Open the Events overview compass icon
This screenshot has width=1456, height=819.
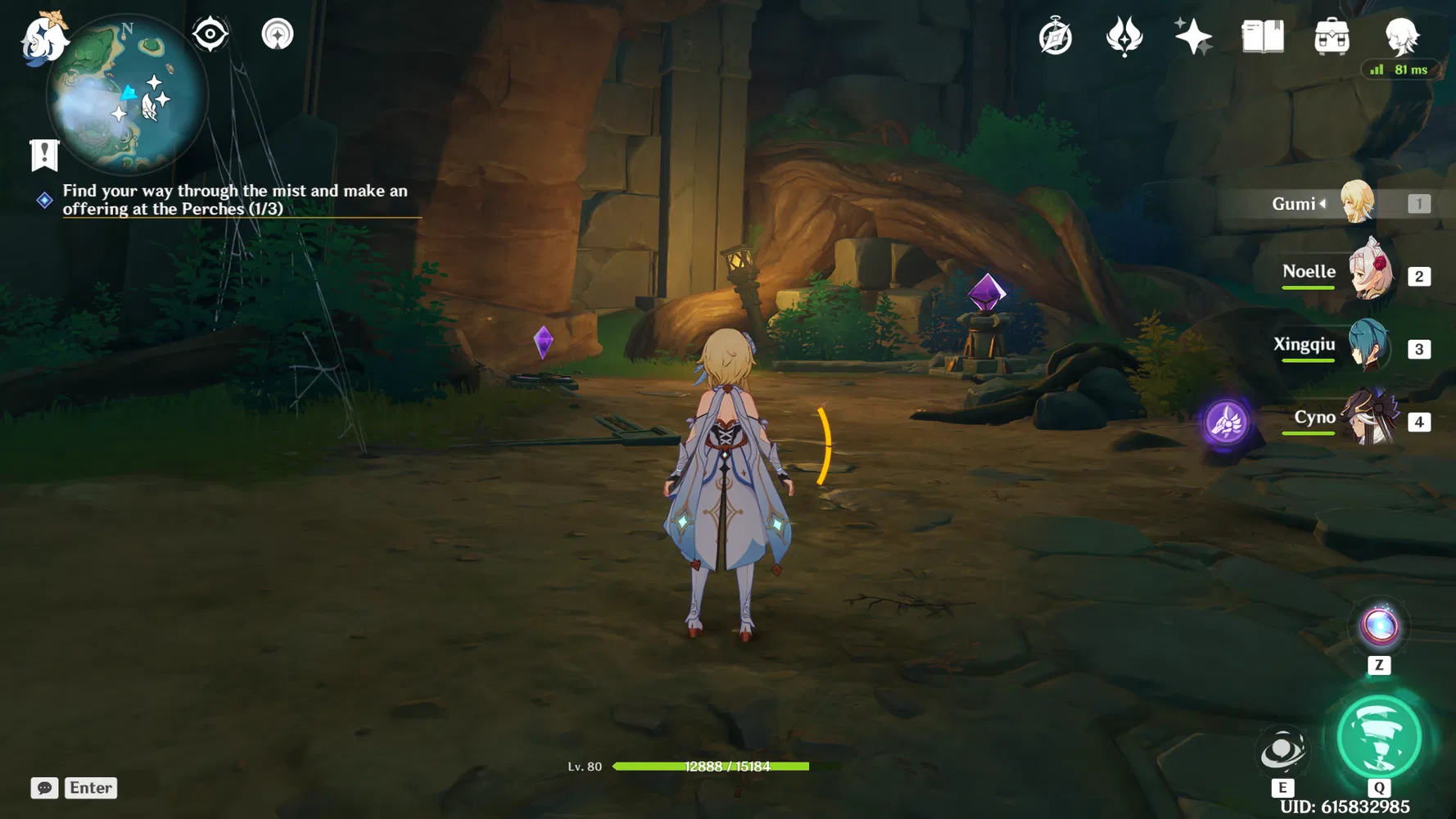tap(1056, 36)
